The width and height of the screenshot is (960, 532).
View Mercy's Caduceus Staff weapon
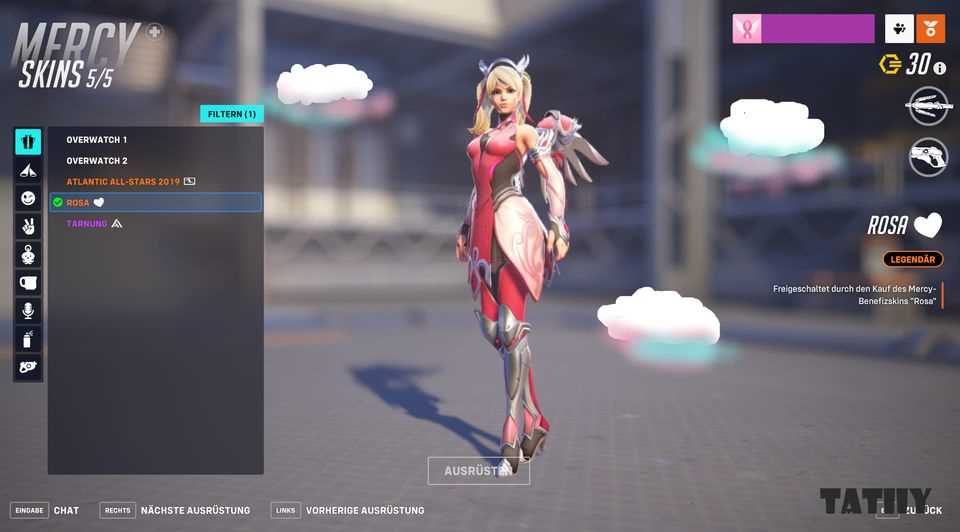tap(928, 106)
